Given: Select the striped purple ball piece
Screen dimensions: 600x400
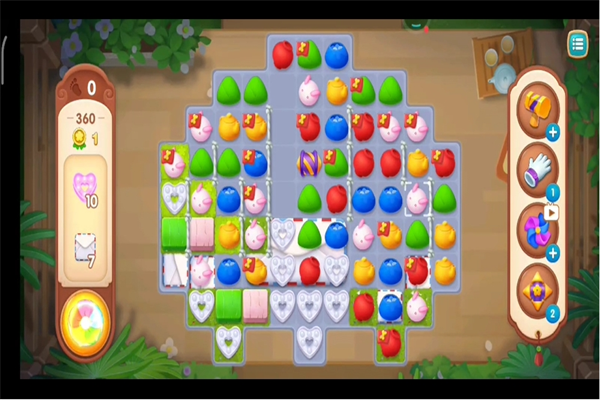Looking at the screenshot, I should point(310,163).
